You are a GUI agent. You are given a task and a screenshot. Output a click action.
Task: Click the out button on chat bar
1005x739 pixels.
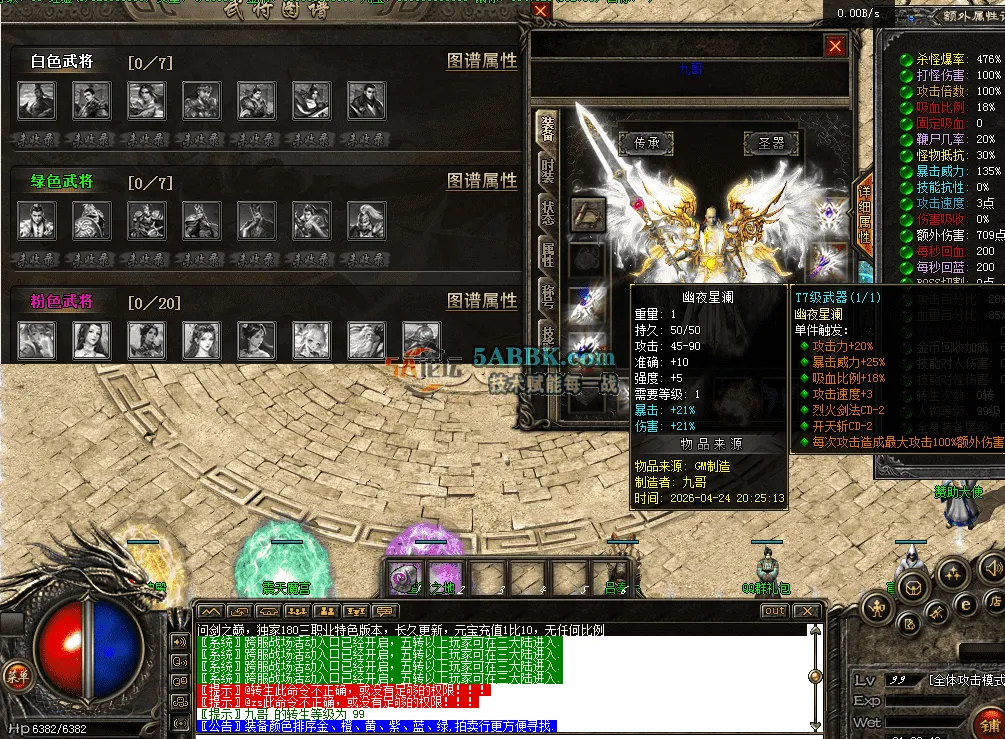(x=774, y=611)
